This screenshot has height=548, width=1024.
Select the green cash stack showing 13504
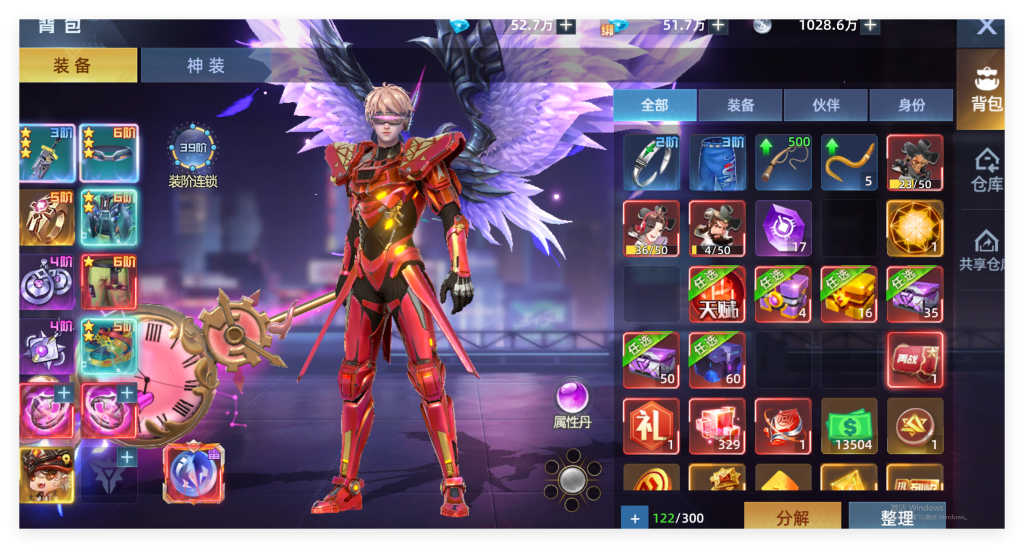click(x=849, y=426)
